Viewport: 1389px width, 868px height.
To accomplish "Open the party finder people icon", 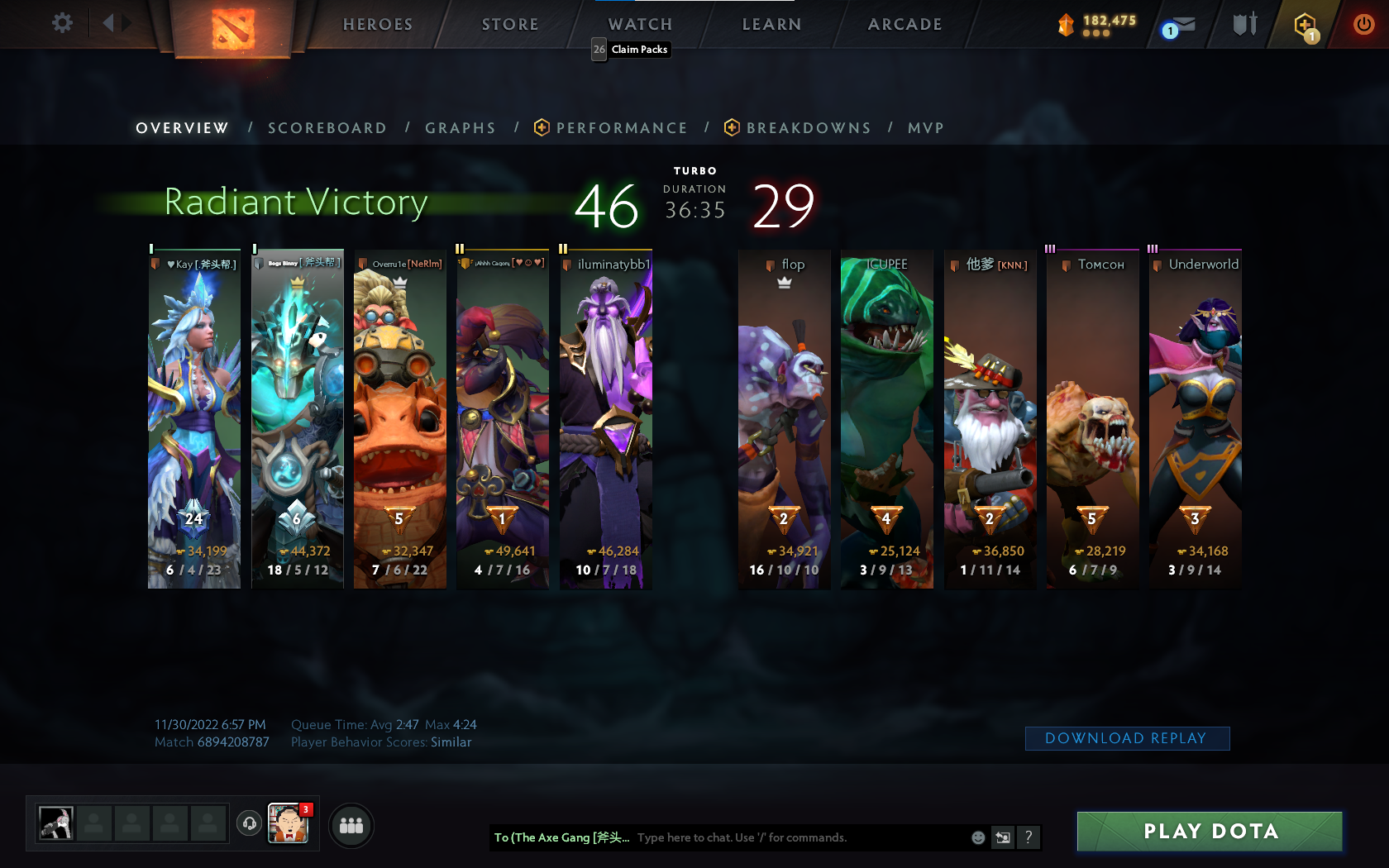I will (x=351, y=825).
